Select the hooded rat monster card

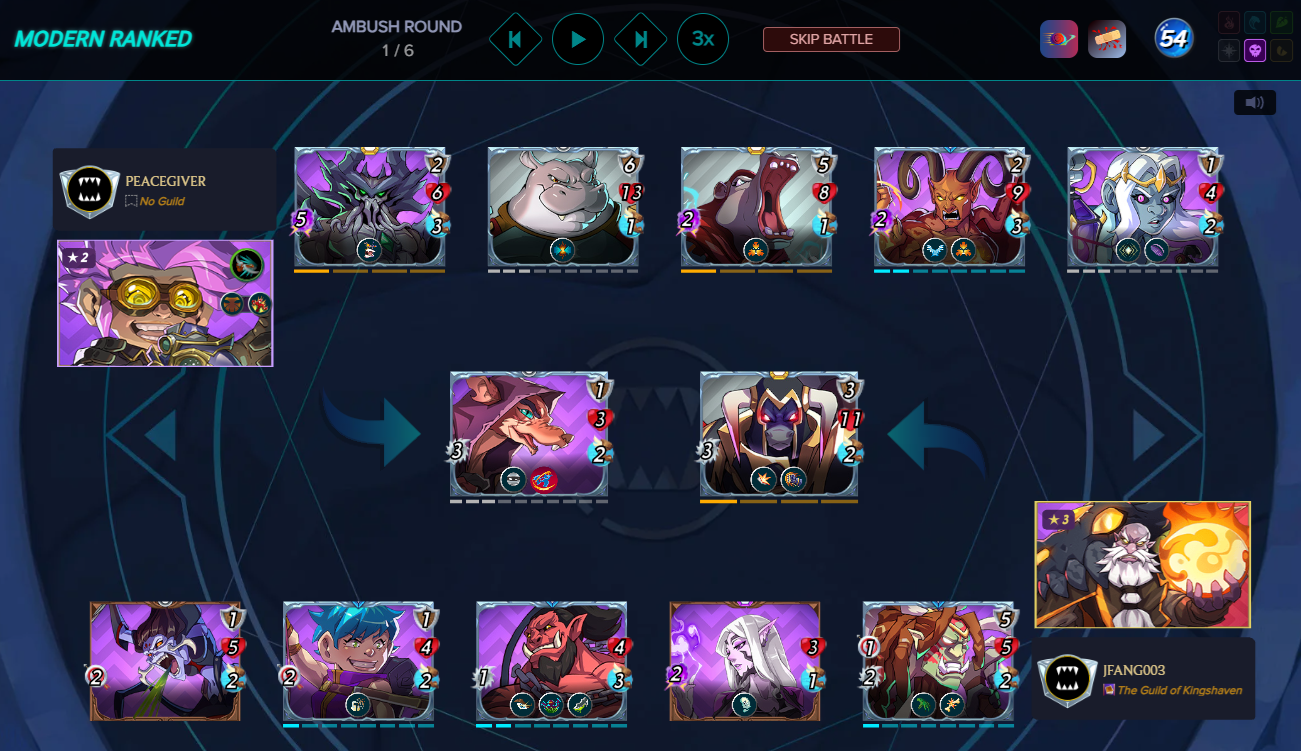click(x=529, y=433)
